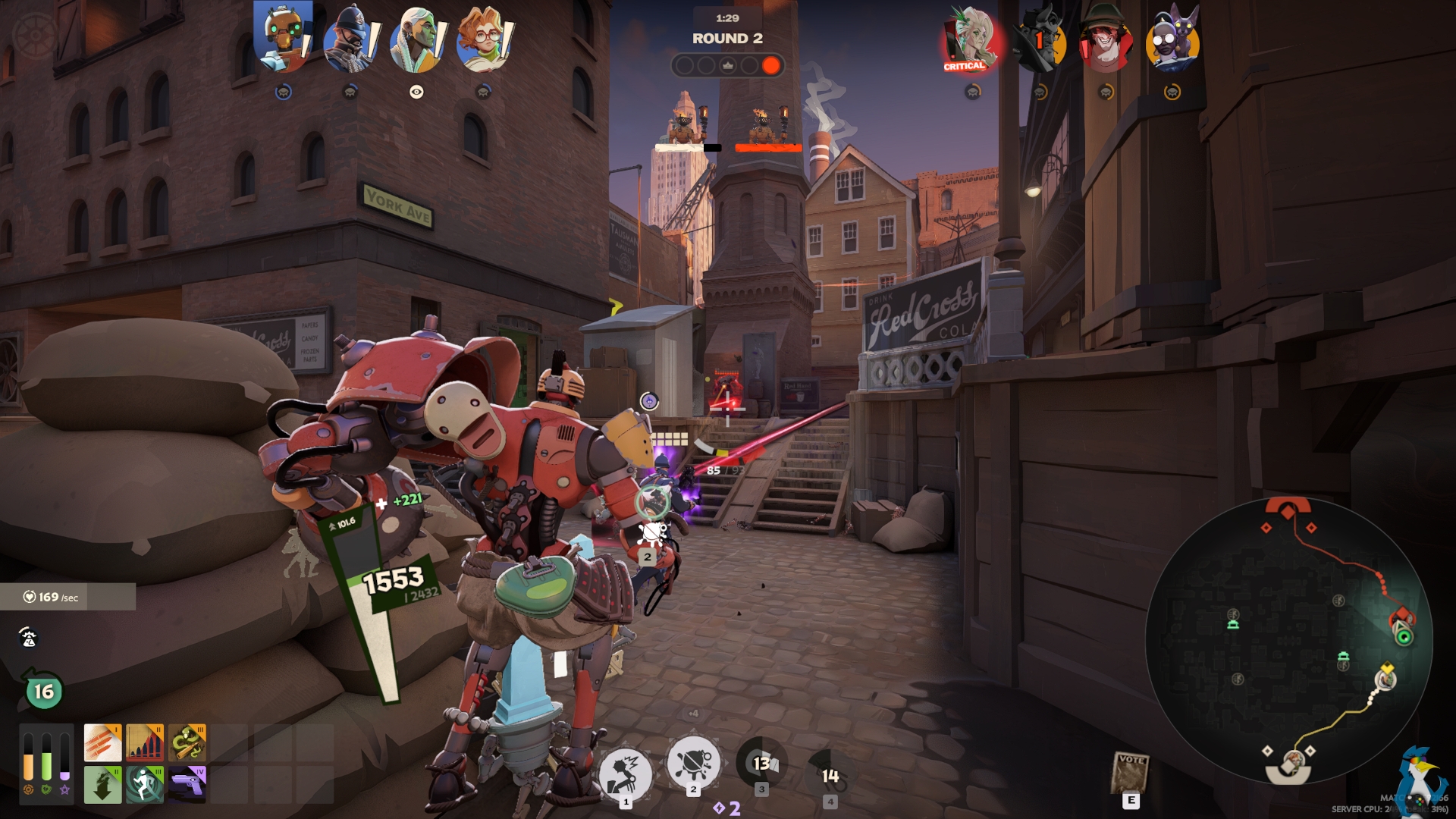Select the red-haired glasses teammate portrait
Screen dimensions: 1456x819
coord(483,39)
